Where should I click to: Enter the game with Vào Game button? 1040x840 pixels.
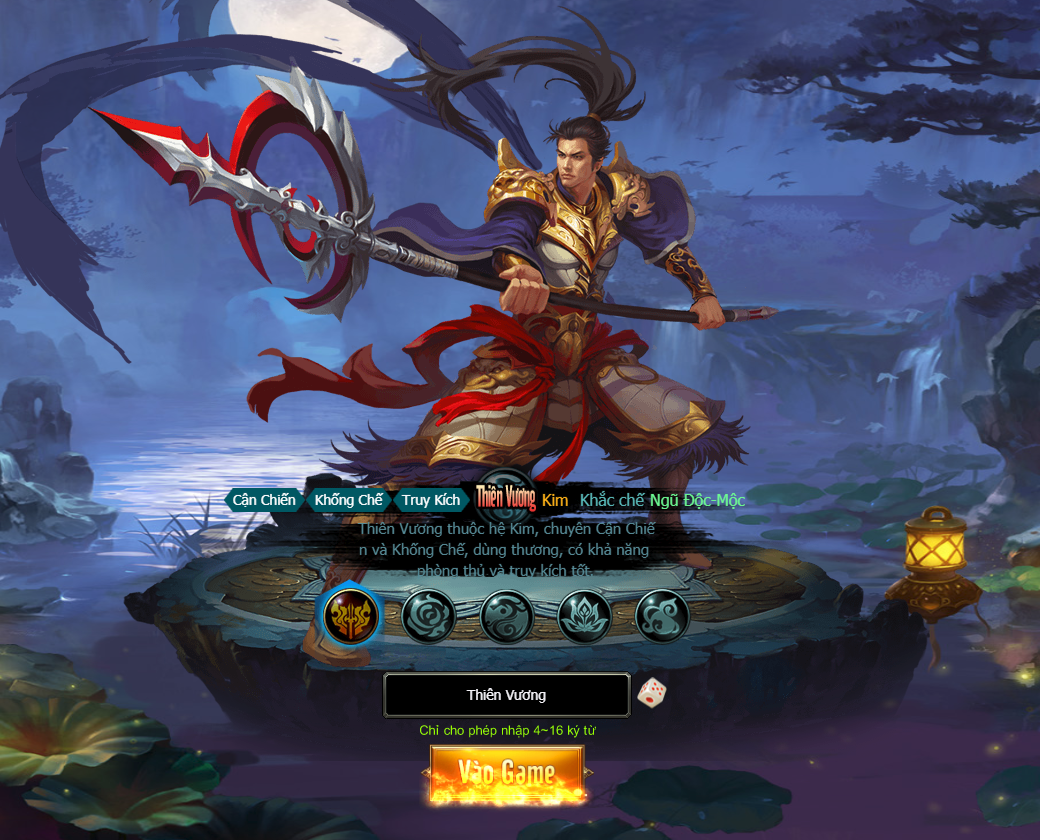507,774
